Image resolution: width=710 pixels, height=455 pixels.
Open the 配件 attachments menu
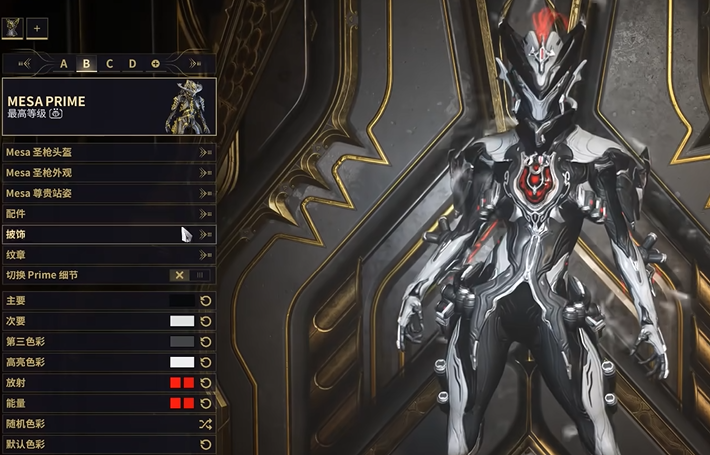[108, 213]
